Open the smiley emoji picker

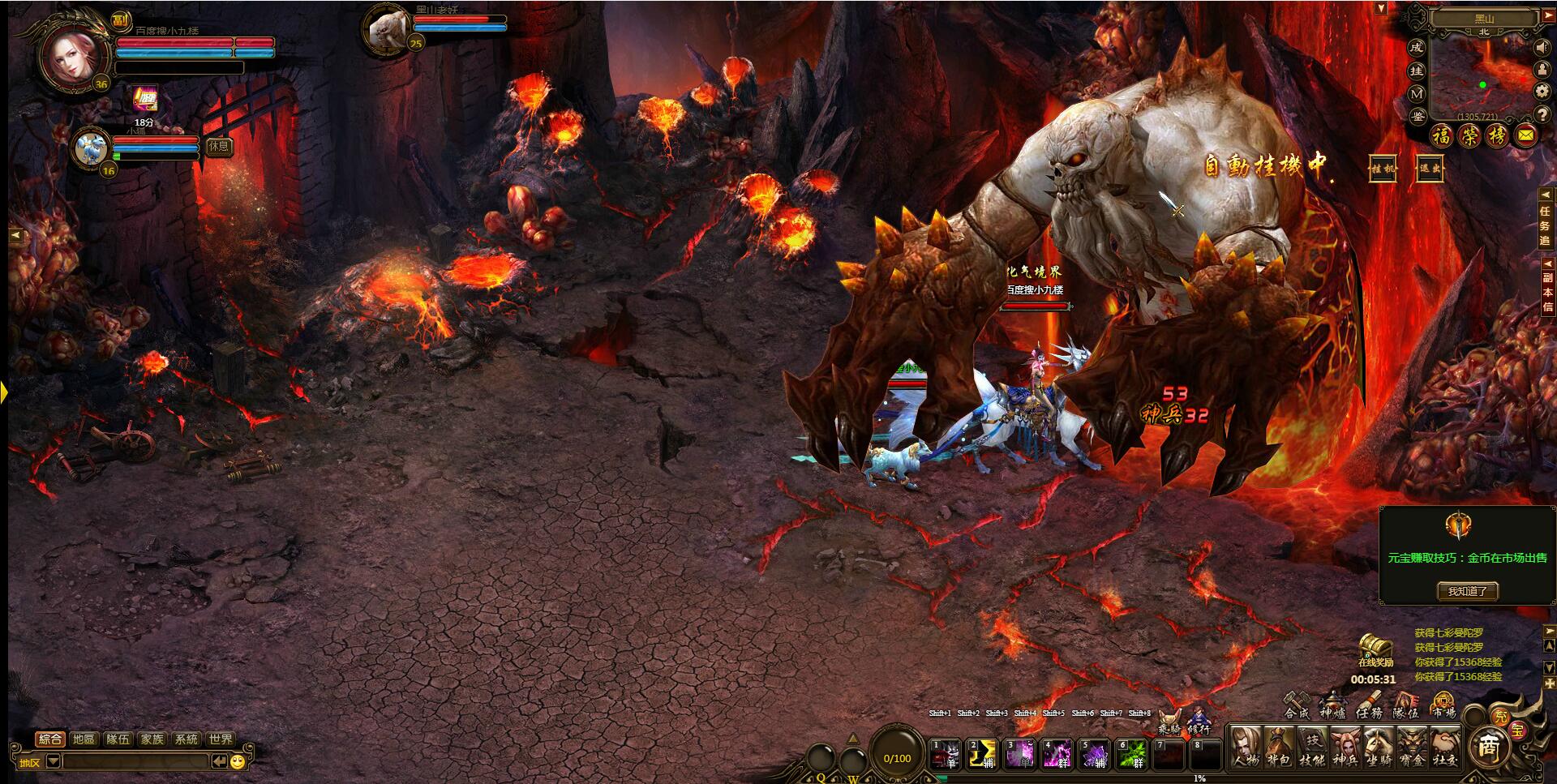(238, 761)
